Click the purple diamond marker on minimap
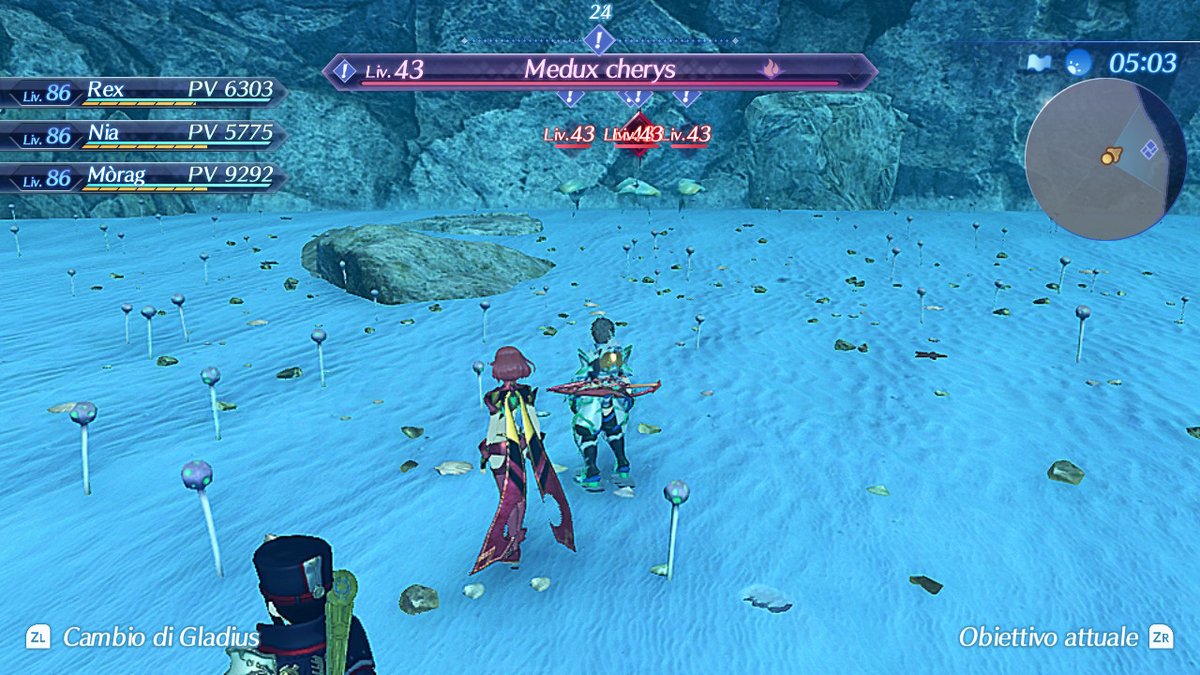1200x675 pixels. pos(1150,150)
